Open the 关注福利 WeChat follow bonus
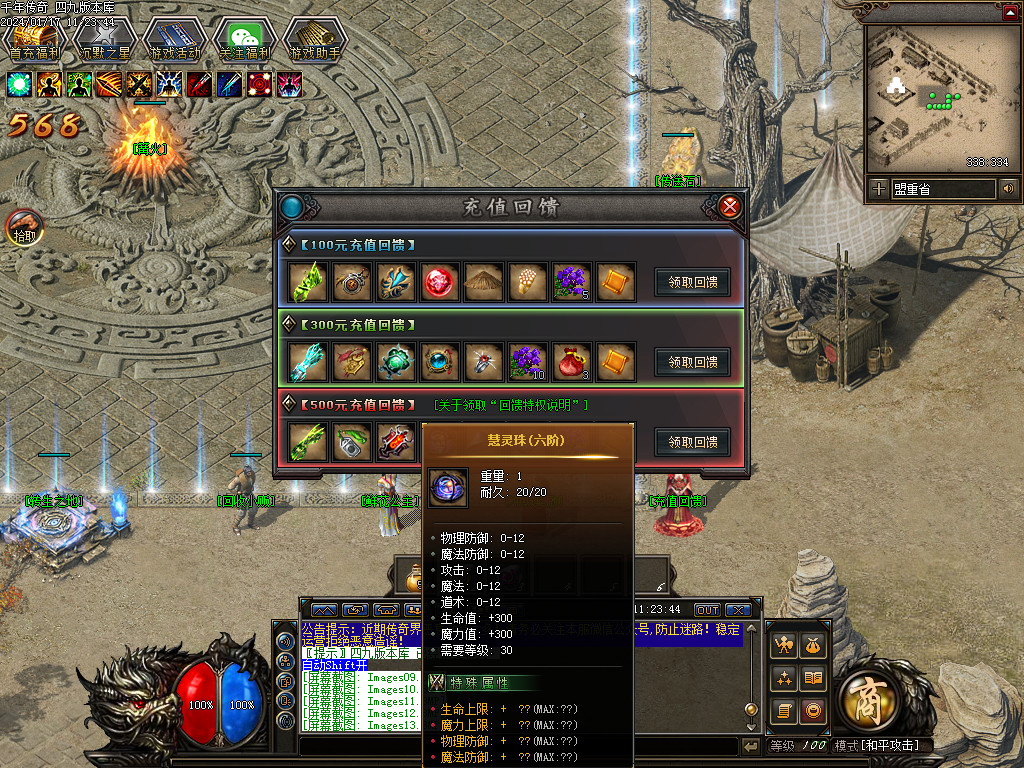The width and height of the screenshot is (1024, 768). [x=244, y=42]
